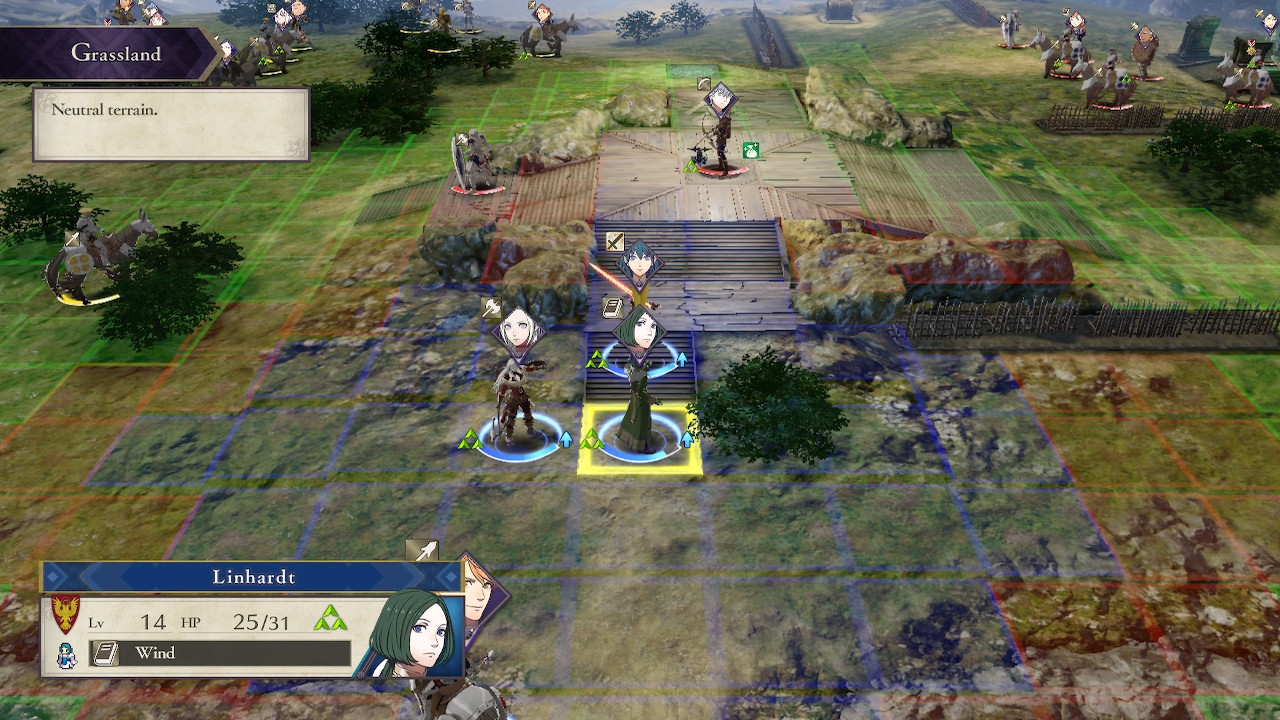Select Linhardt on the yellow highlighted tile
This screenshot has height=720, width=1280.
[640, 400]
